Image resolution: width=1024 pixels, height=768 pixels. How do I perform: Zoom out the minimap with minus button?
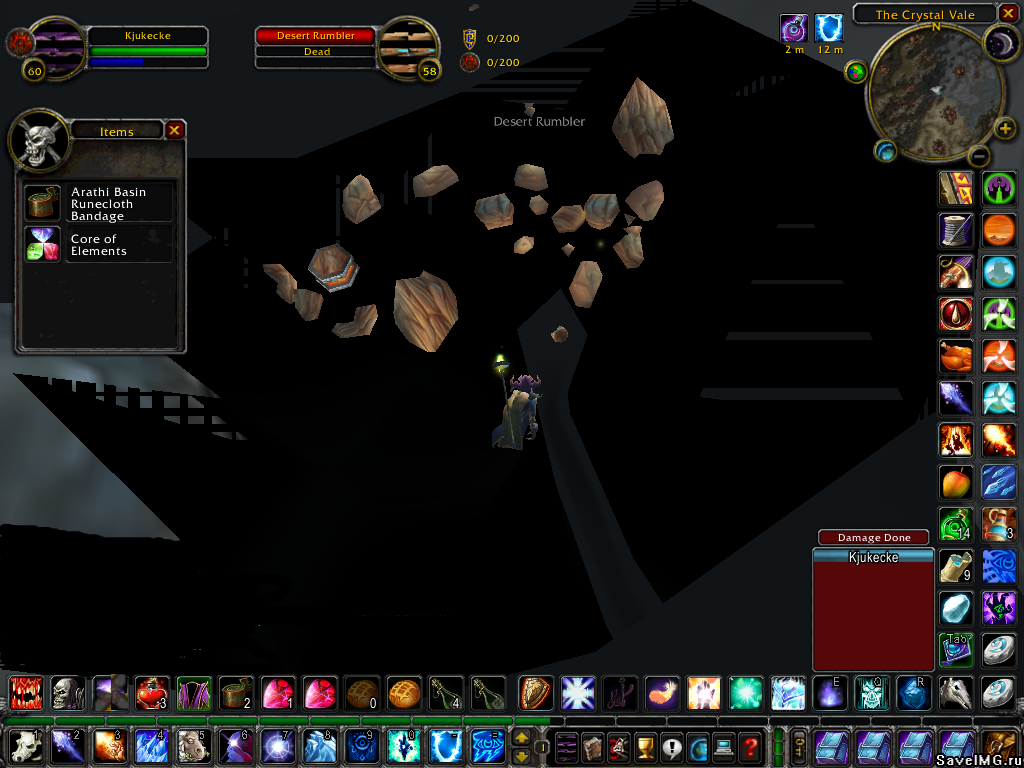980,156
